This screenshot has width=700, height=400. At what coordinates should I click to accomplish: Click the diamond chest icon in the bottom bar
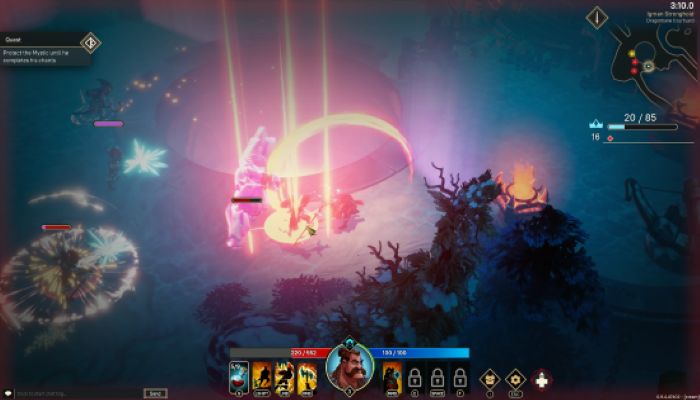point(489,378)
